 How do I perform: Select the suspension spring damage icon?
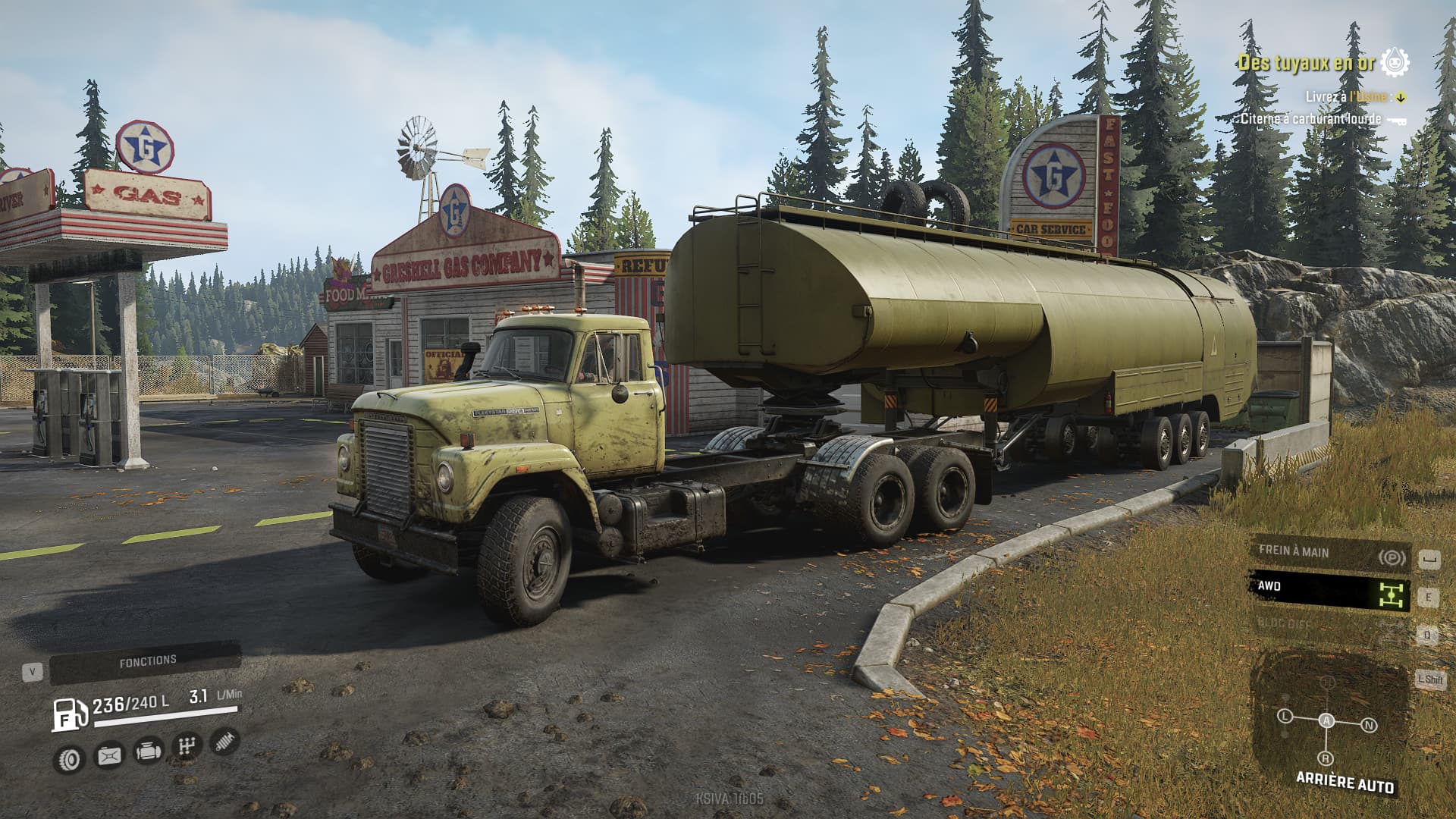point(224,741)
